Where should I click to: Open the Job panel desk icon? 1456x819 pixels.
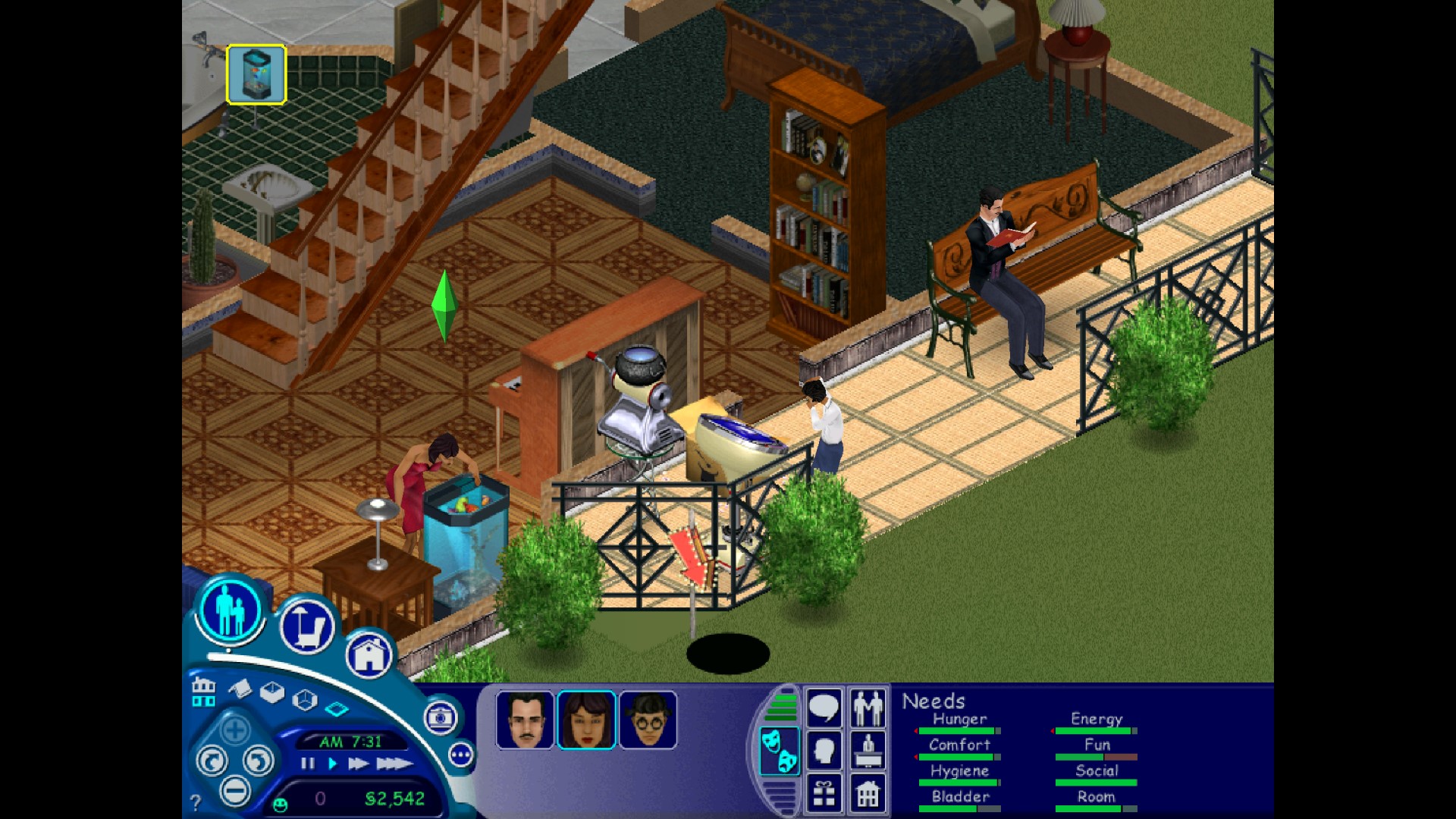[x=868, y=749]
